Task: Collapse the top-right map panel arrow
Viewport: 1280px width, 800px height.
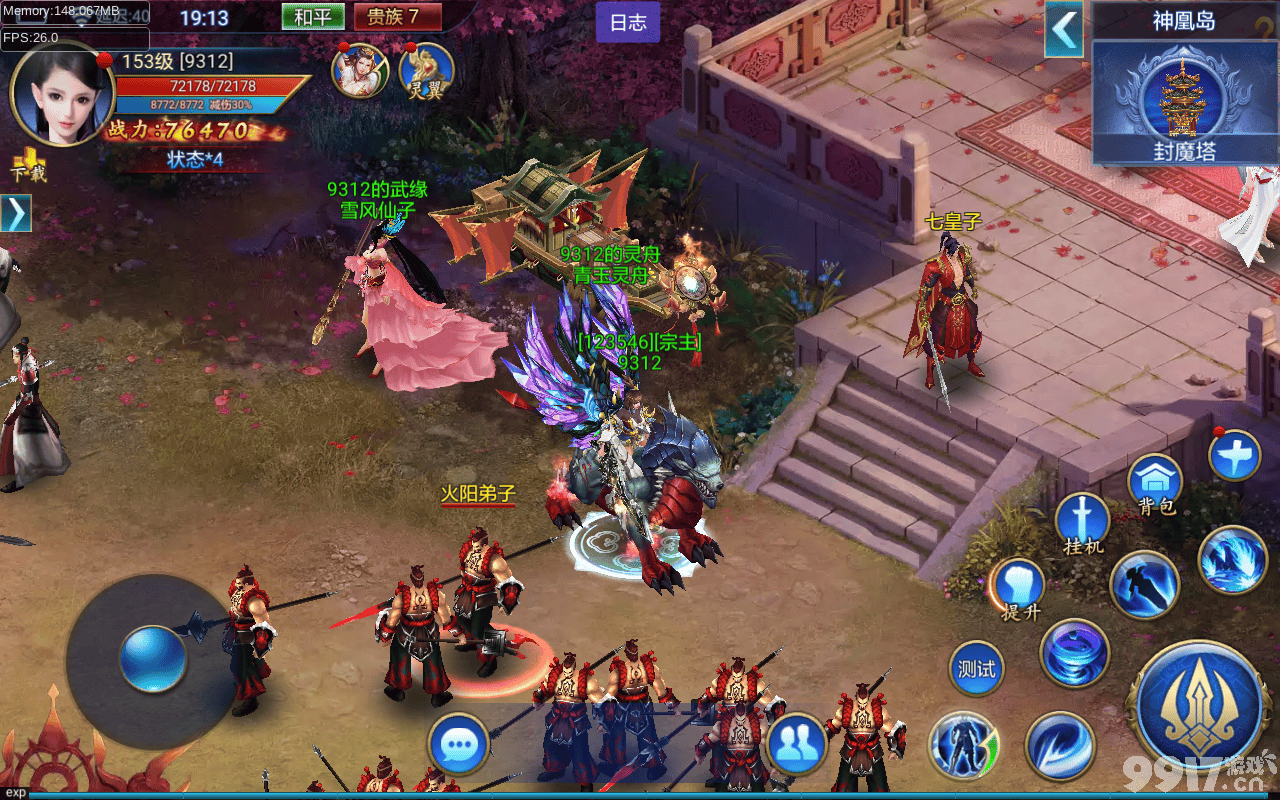Action: pos(1064,30)
